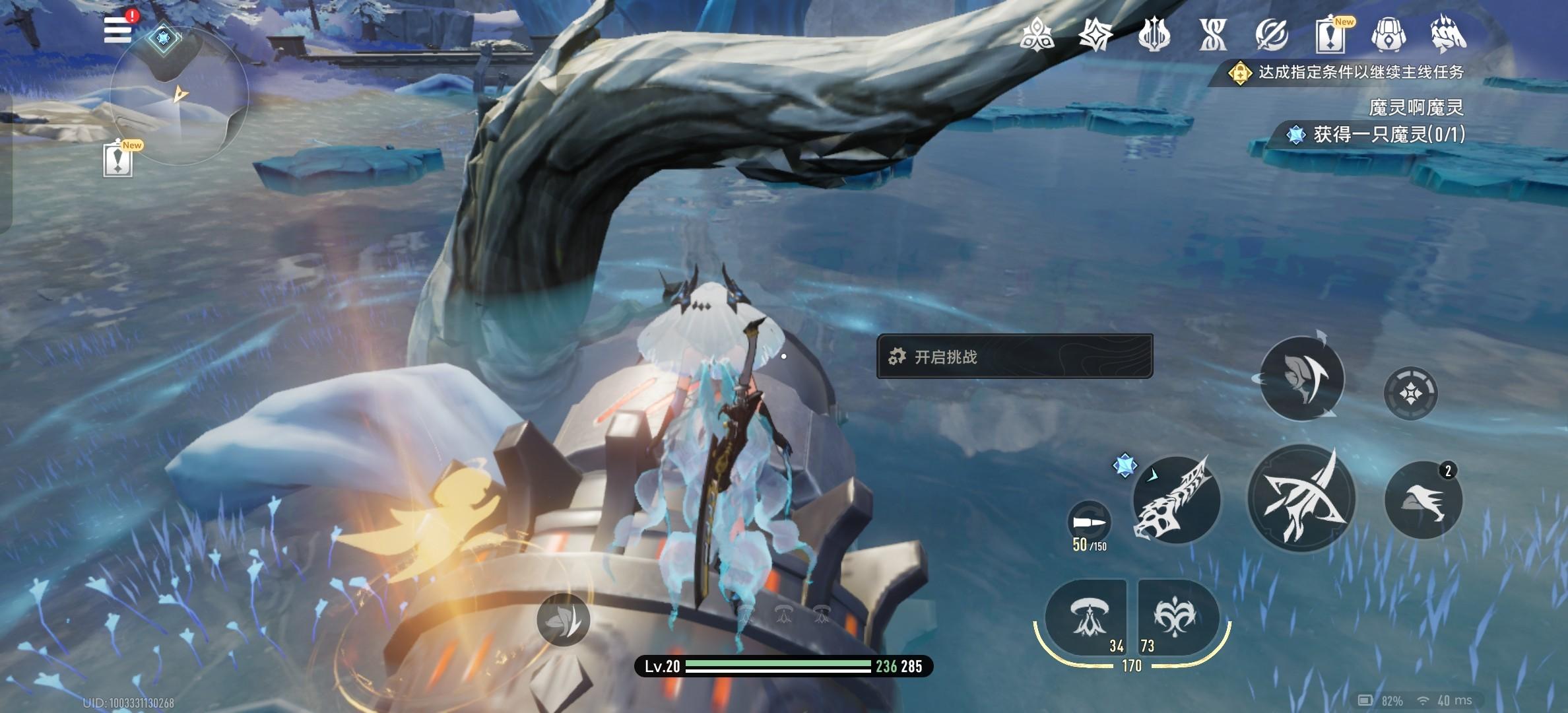Open the wolf-head icon in top bar
1568x713 pixels.
1448,34
